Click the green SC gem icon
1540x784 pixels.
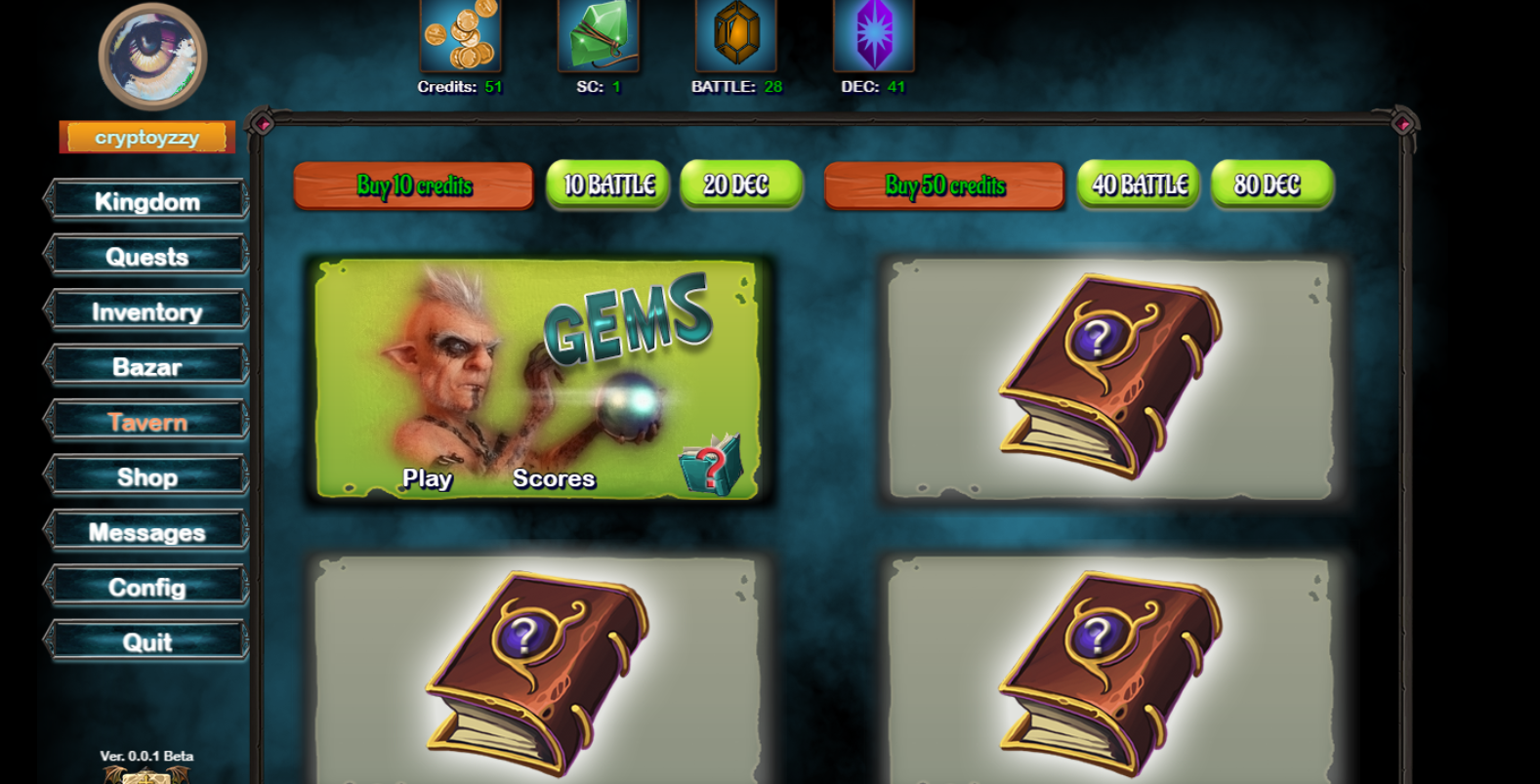pos(598,37)
